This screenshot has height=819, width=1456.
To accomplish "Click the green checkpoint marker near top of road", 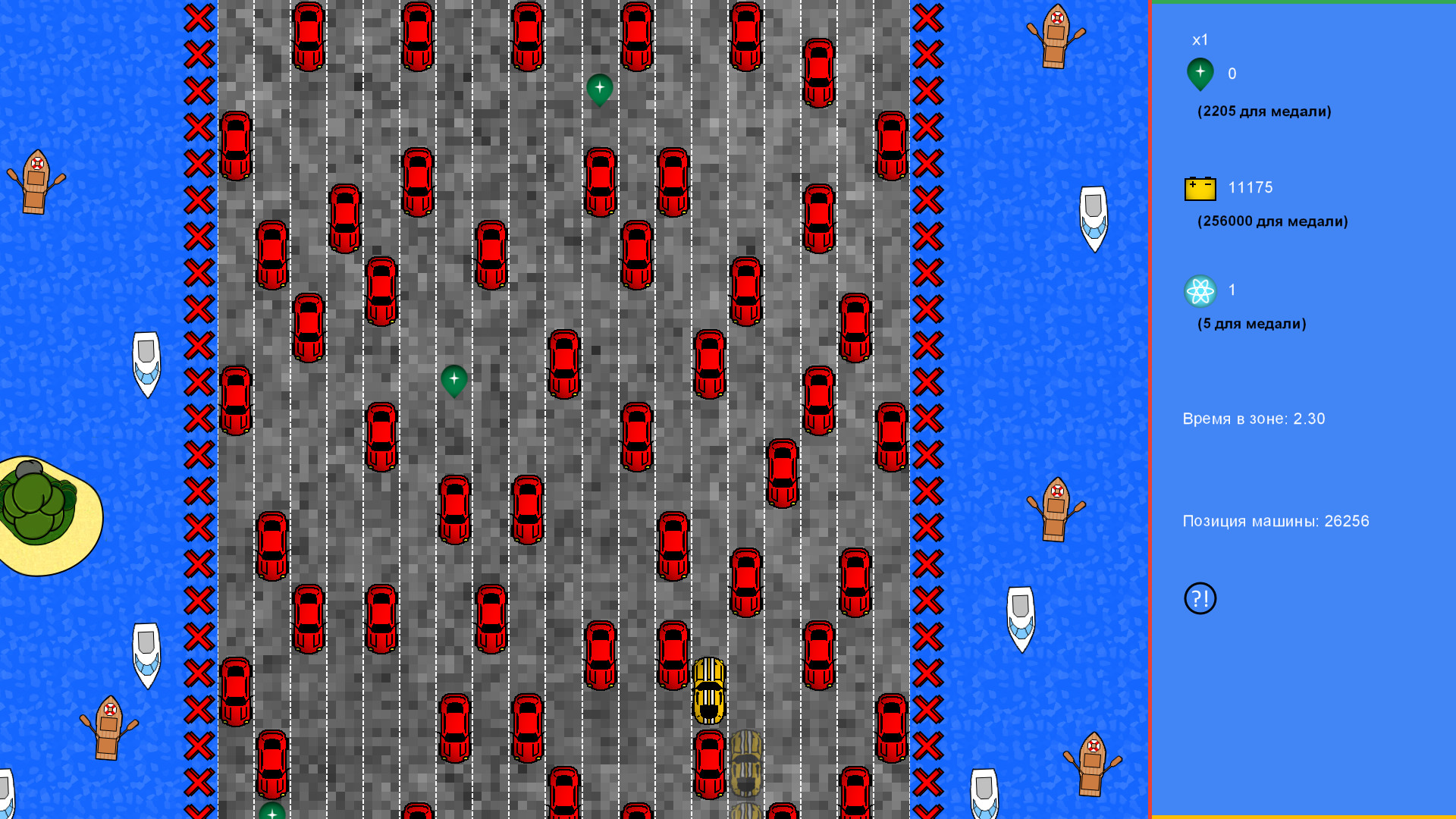I will (599, 87).
